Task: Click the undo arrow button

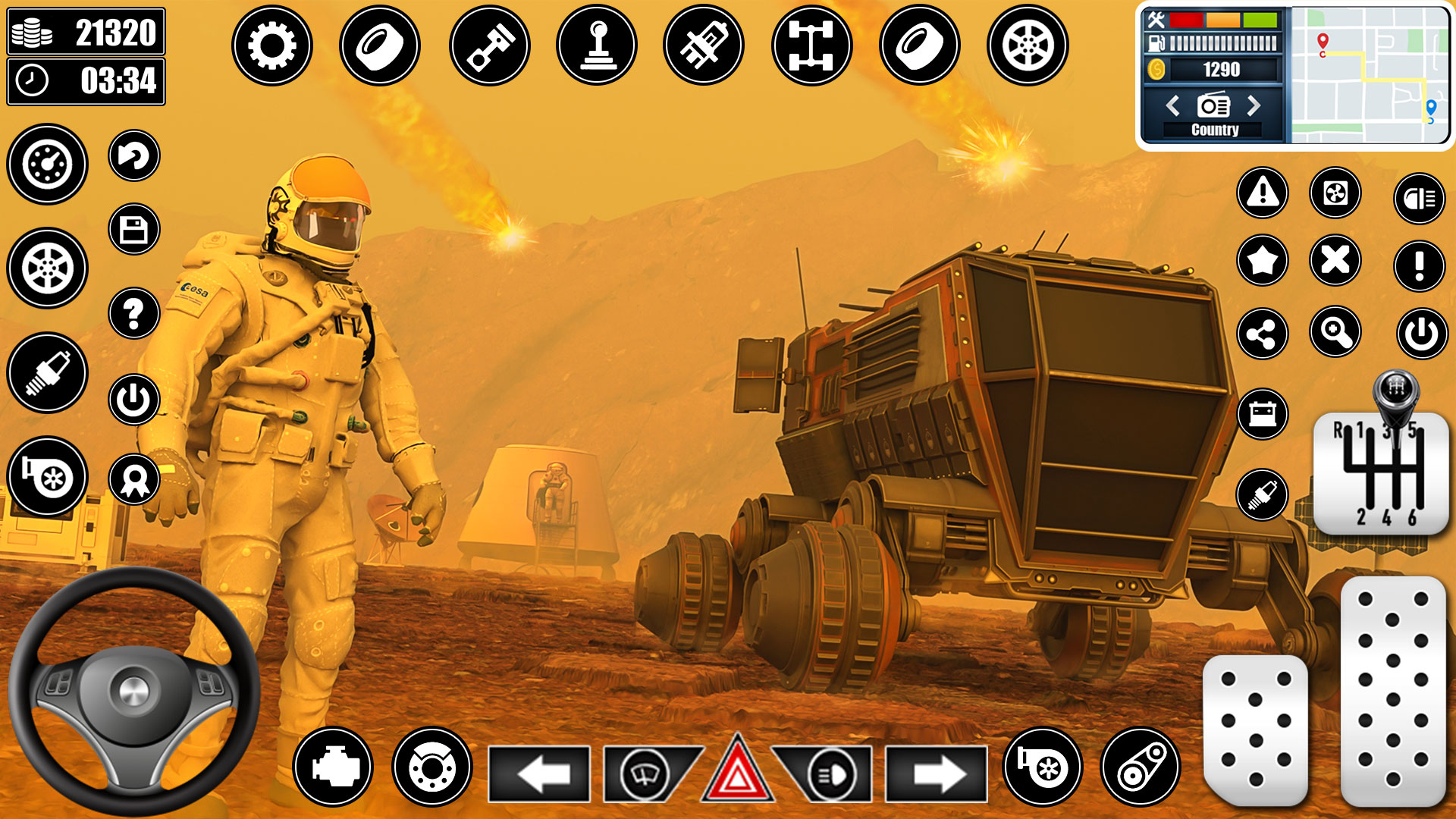Action: (x=134, y=156)
